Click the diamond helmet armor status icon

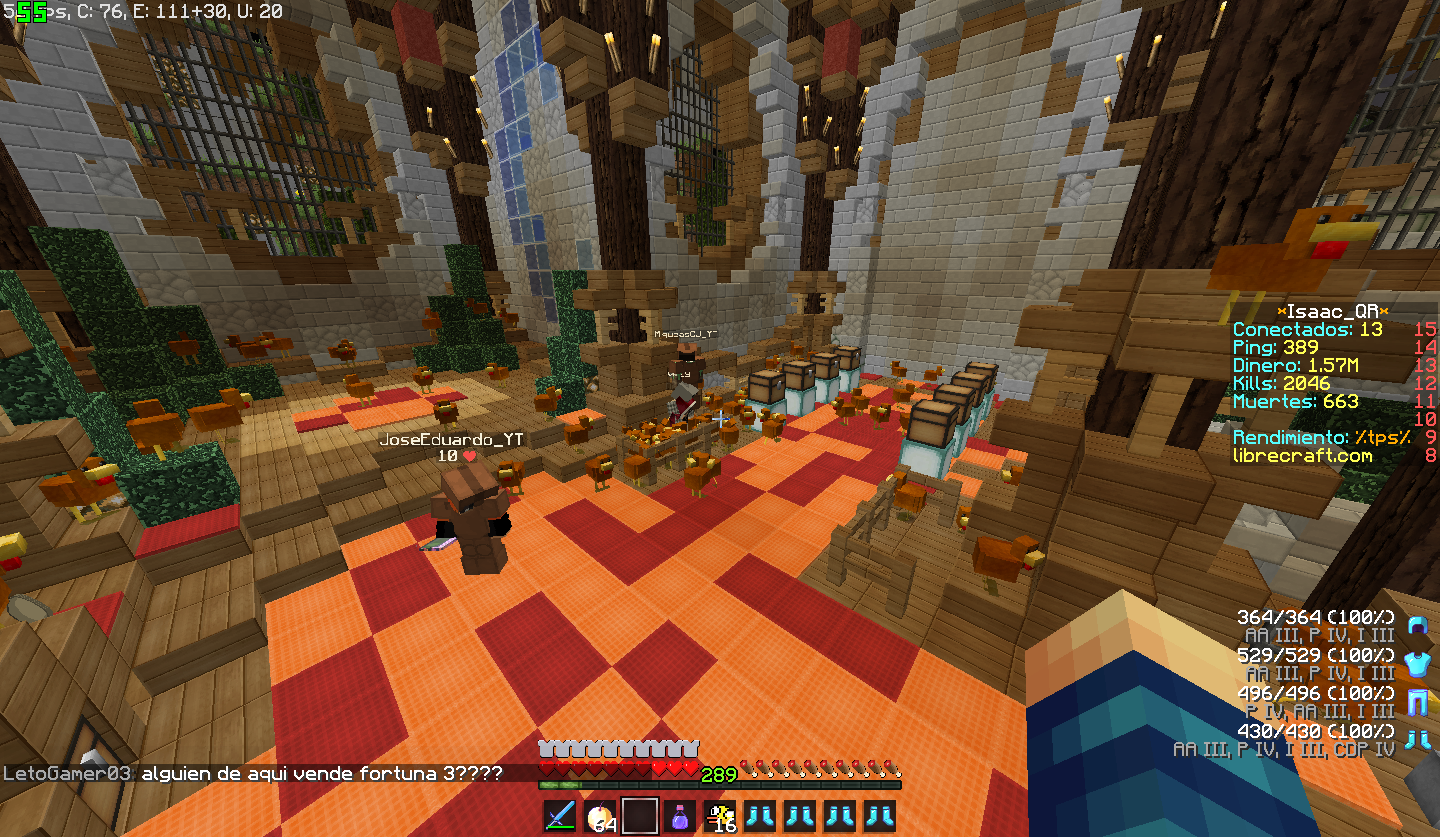point(1415,626)
